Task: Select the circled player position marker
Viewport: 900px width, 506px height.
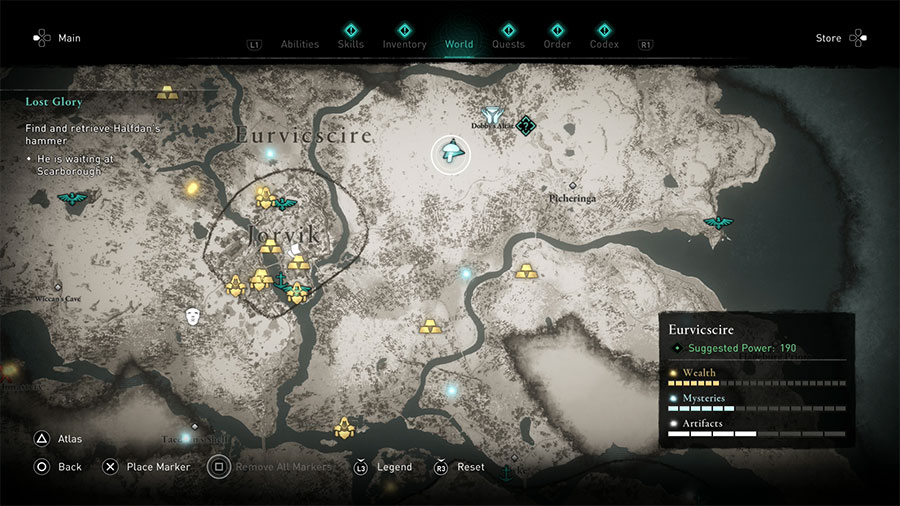Action: click(451, 154)
